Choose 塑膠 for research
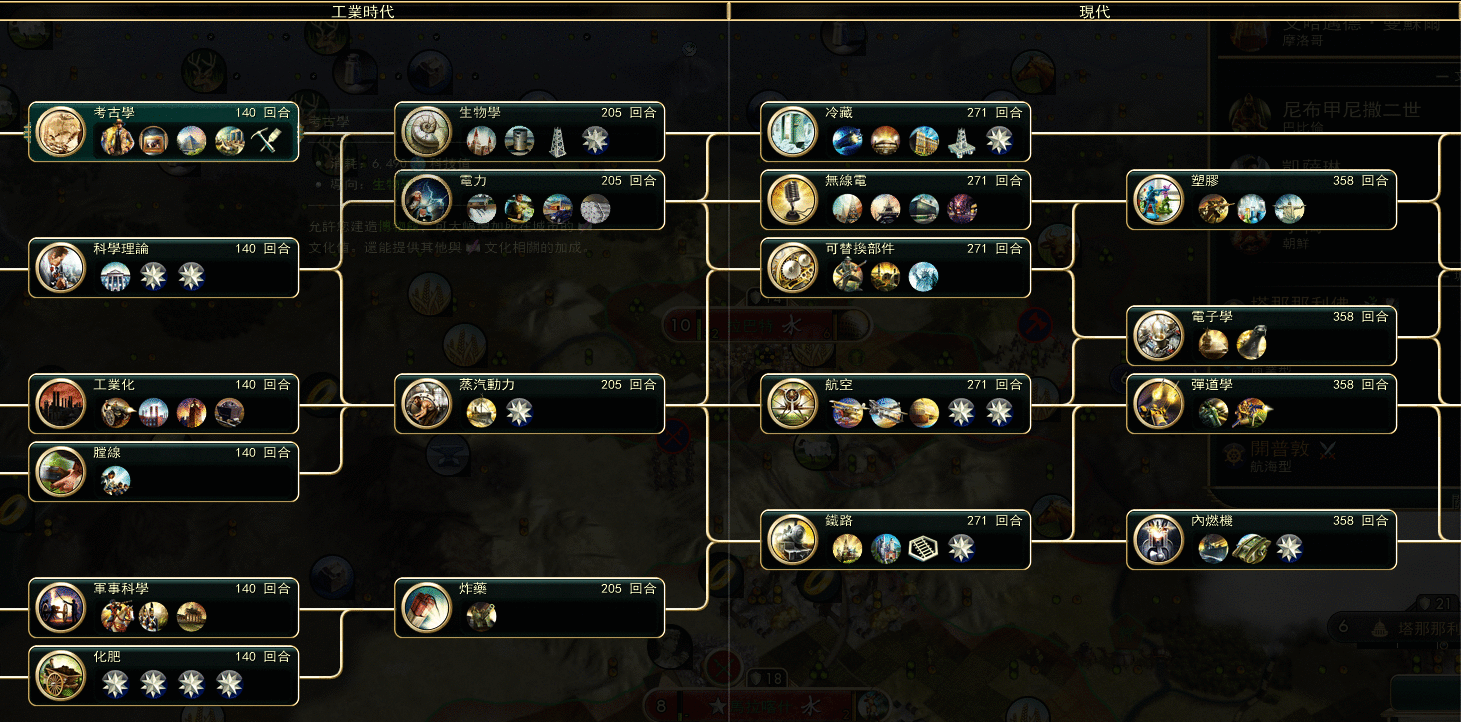The image size is (1461, 722). tap(1261, 199)
